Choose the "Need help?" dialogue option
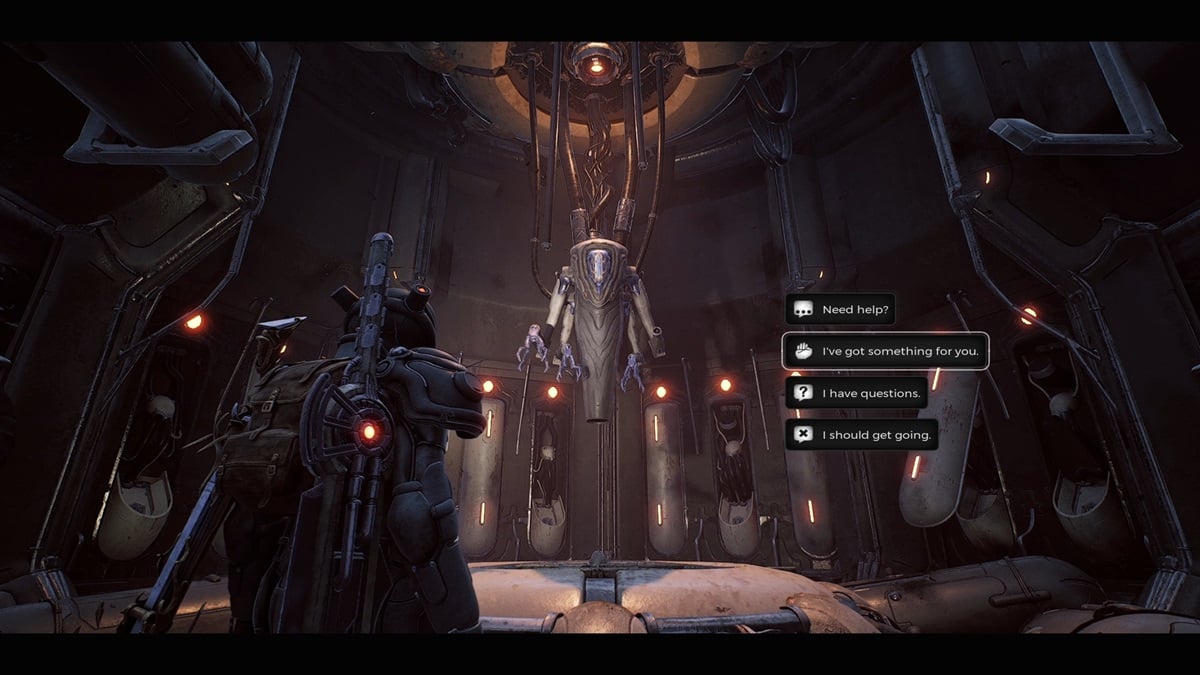 (839, 310)
